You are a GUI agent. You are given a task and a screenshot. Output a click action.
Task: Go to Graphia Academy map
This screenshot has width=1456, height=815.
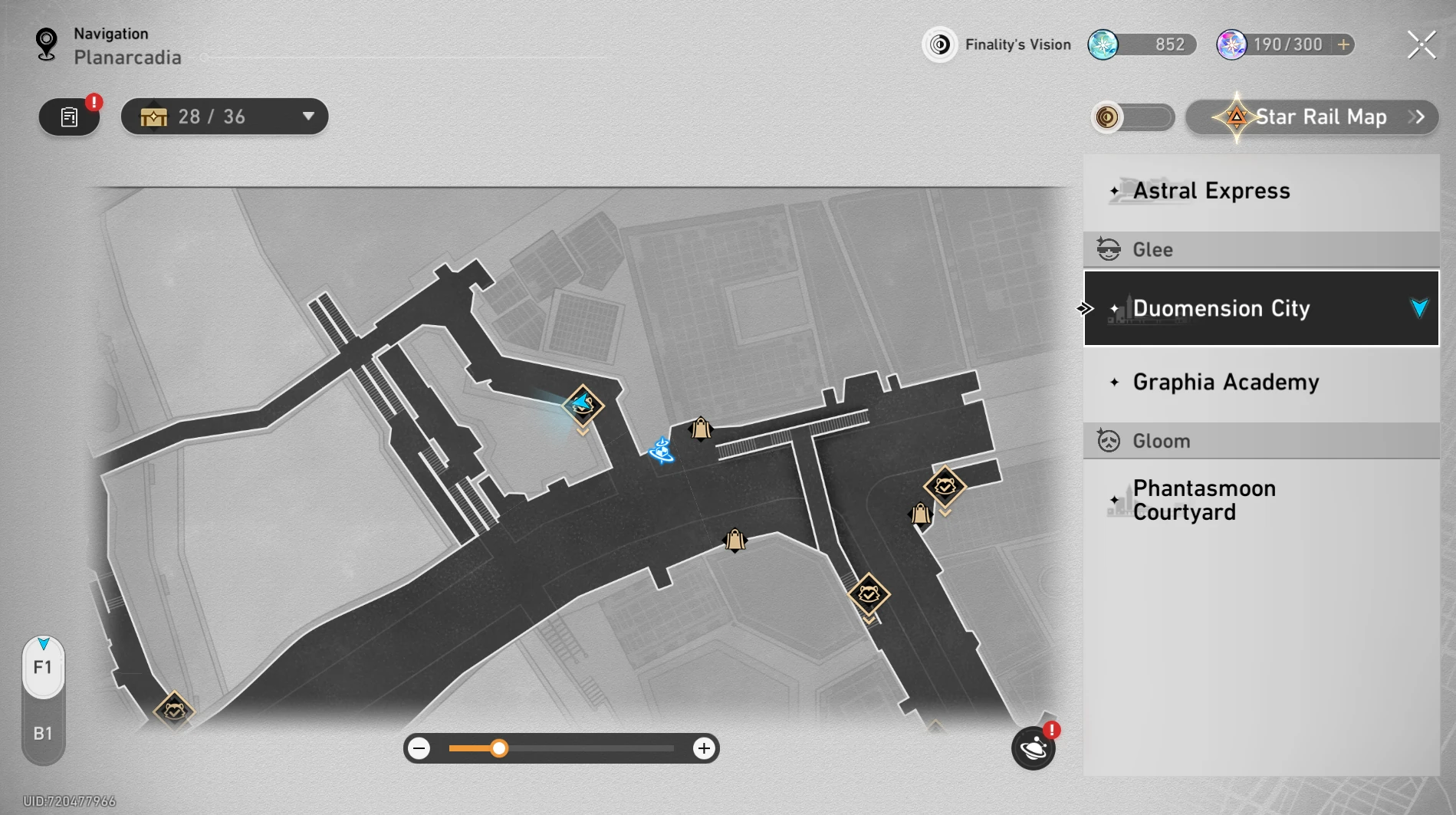click(1260, 382)
